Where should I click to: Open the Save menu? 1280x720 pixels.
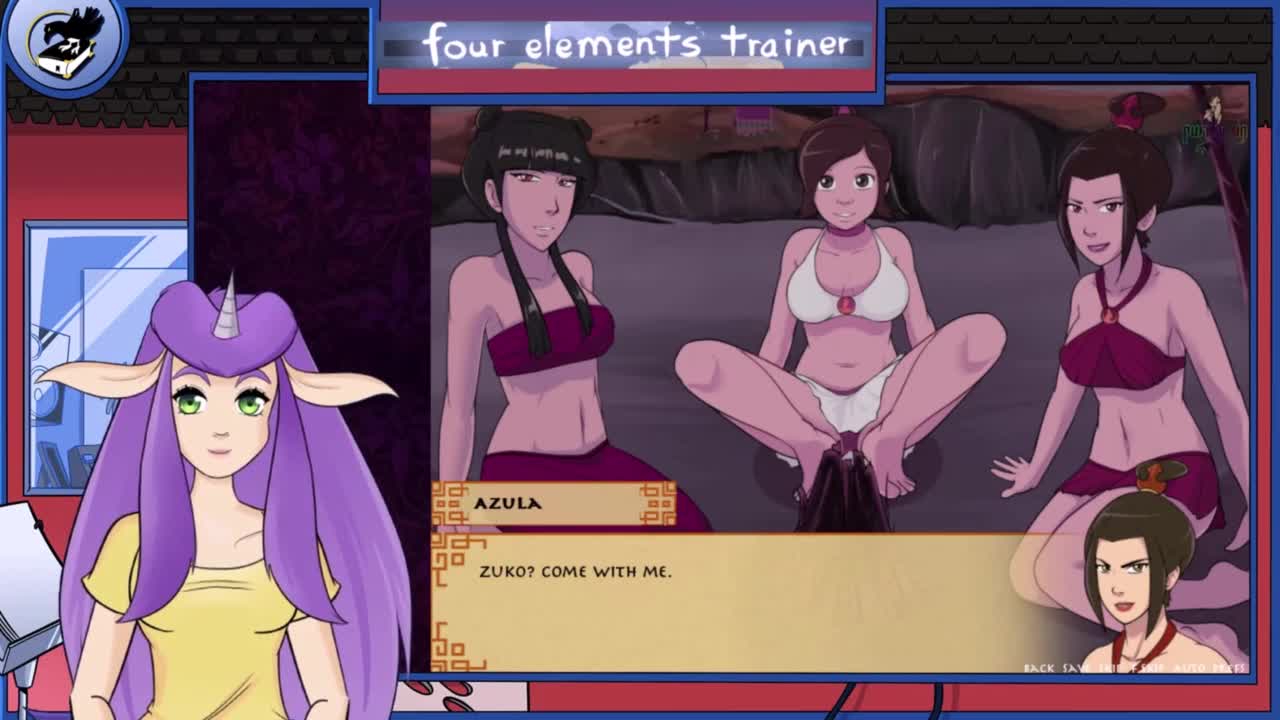1075,668
